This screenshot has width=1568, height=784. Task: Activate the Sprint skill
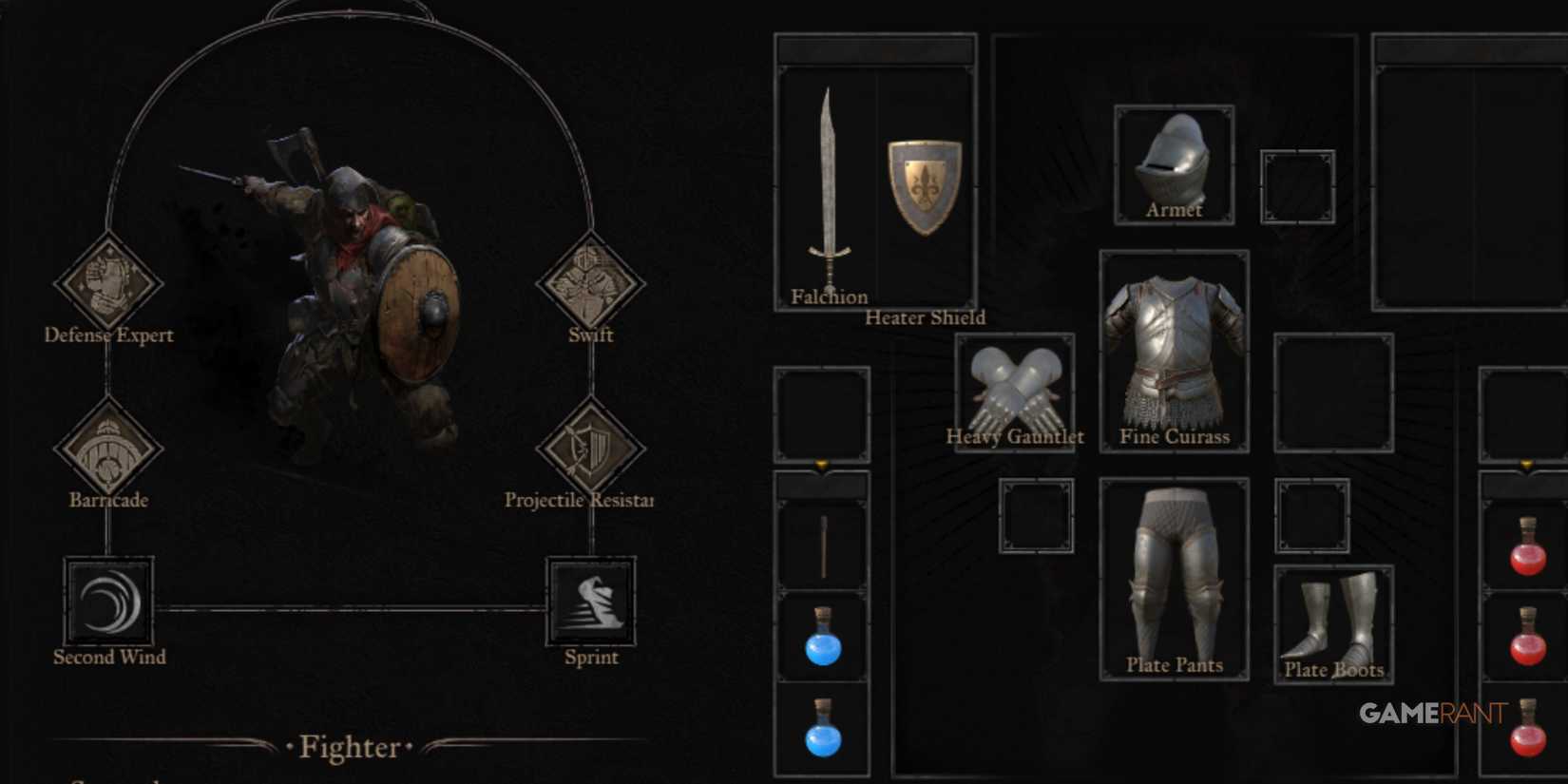pos(591,602)
